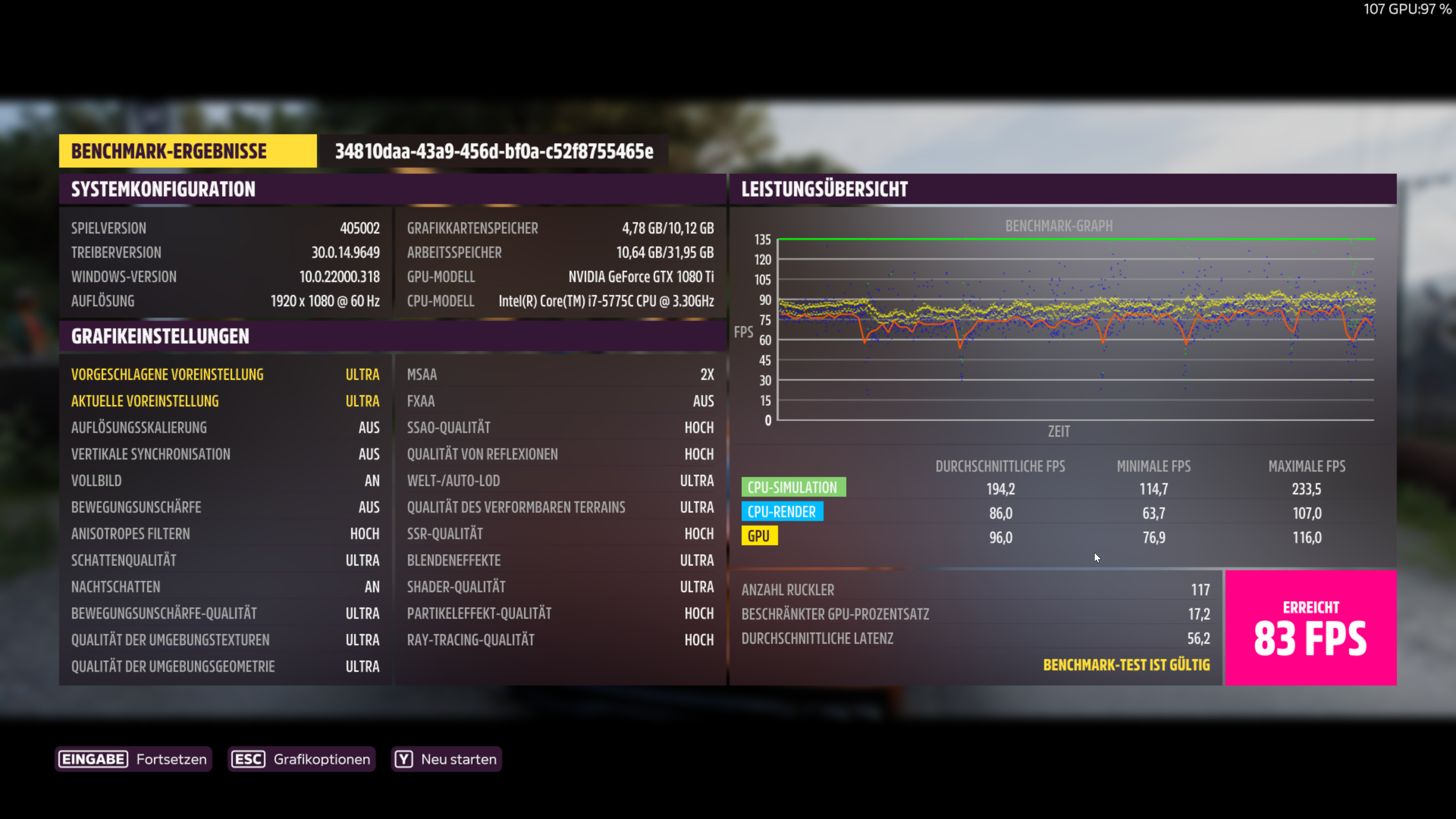Switch to the GRAFIKEINSTELLUNGEN section
Screen dimensions: 1456x819
pos(160,336)
